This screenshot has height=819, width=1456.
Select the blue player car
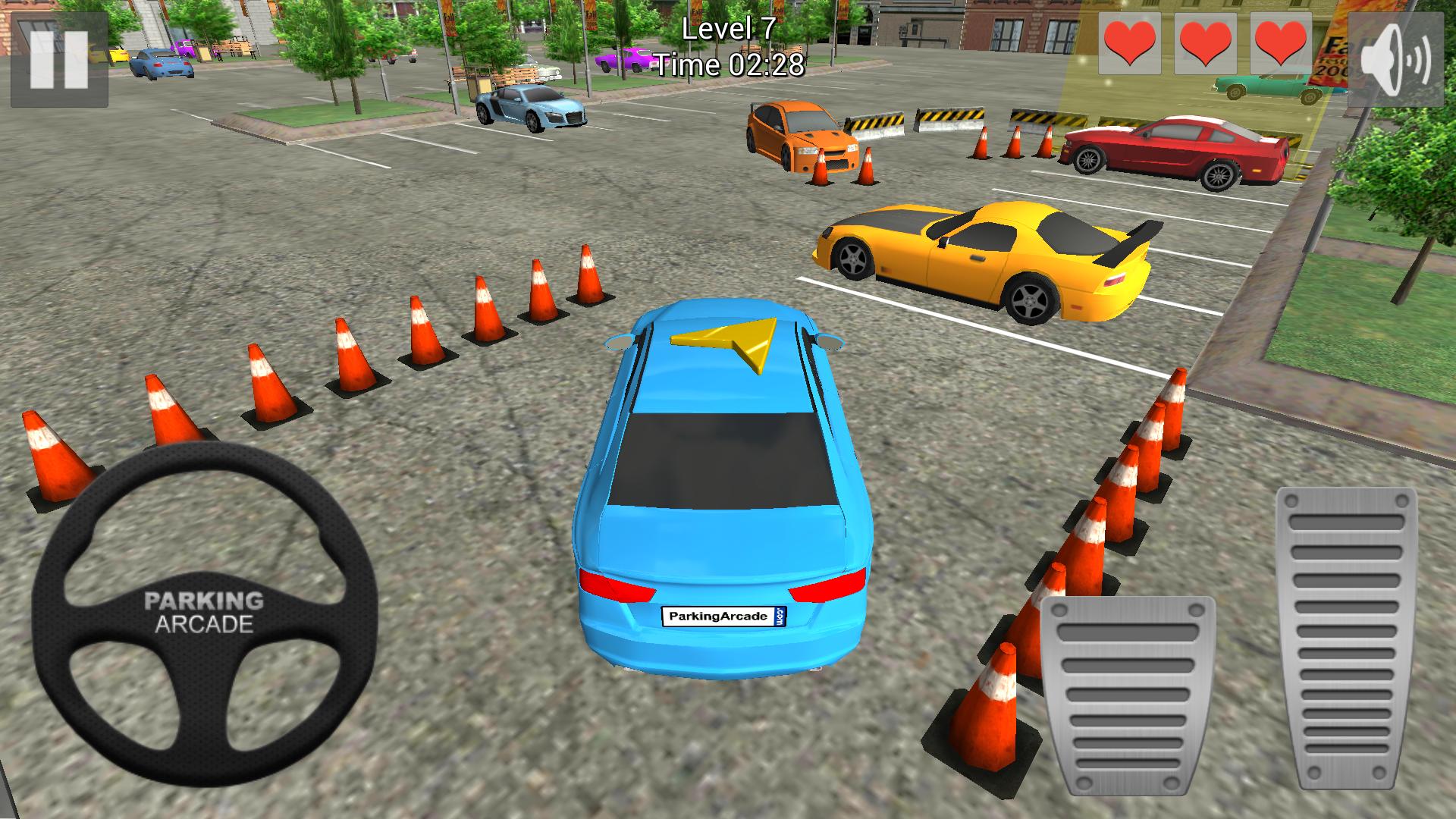tap(720, 485)
